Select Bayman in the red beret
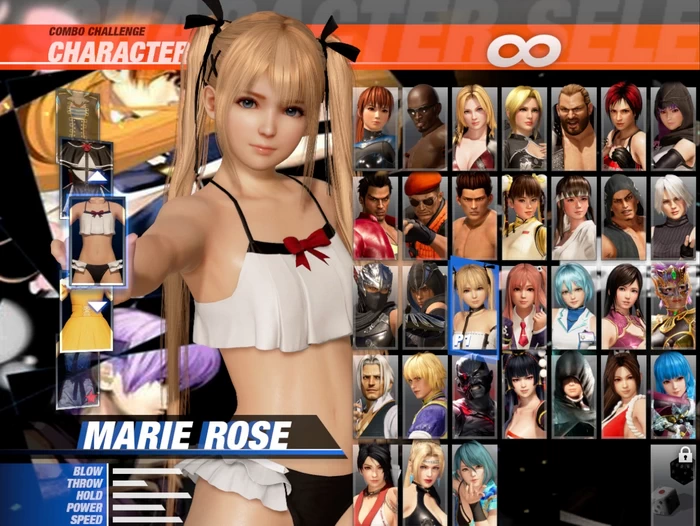Viewport: 700px width, 526px height. point(425,216)
